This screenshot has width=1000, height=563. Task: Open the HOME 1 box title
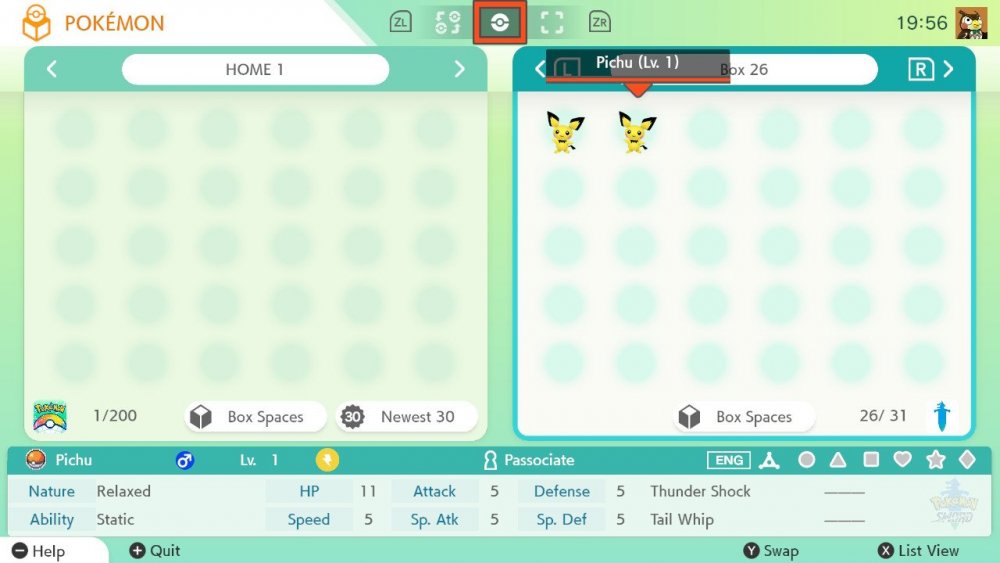tap(255, 69)
